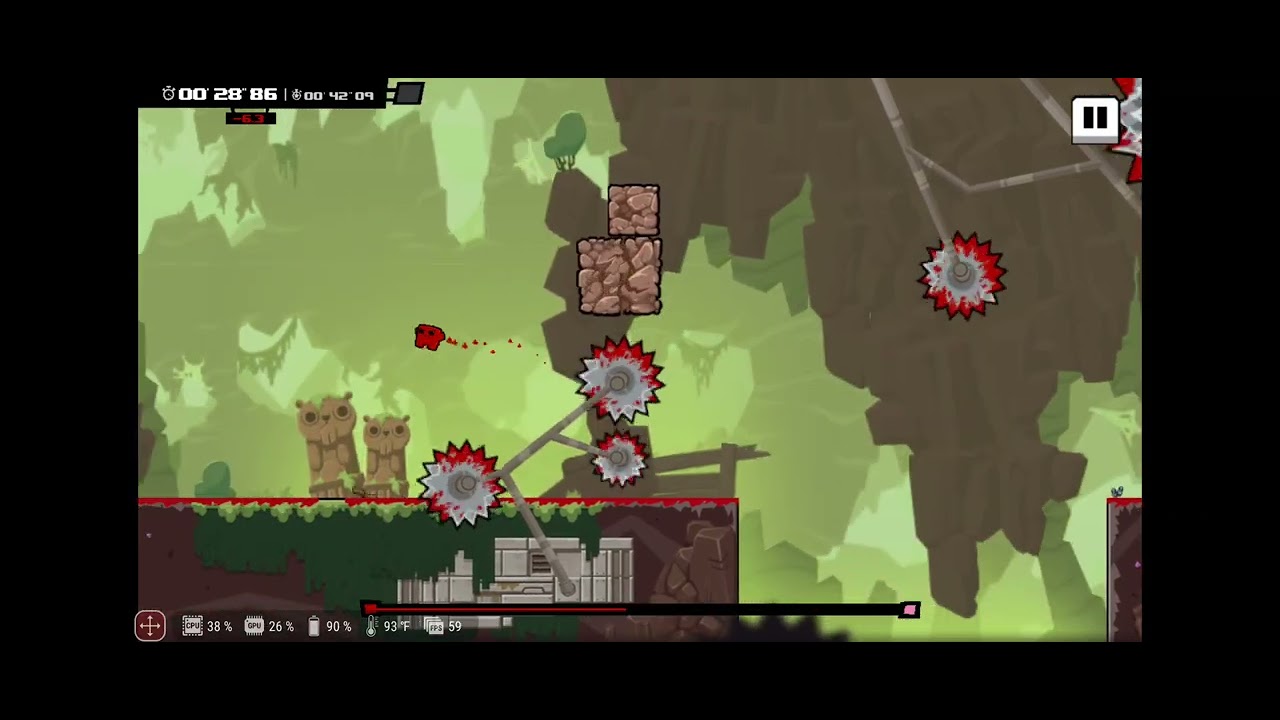Click the -6.3 split time indicator
This screenshot has width=1280, height=720.
250,117
